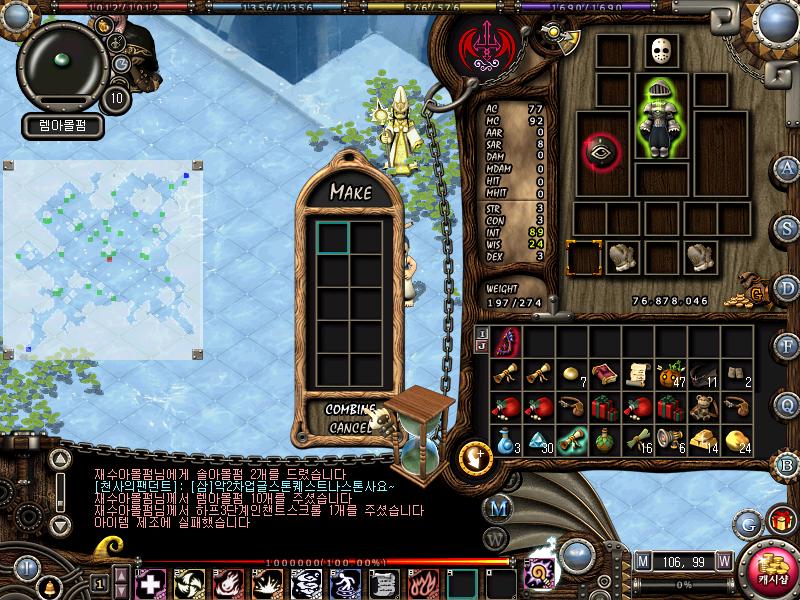This screenshot has width=800, height=600.
Task: Click the Combine button in Make window
Action: click(349, 410)
